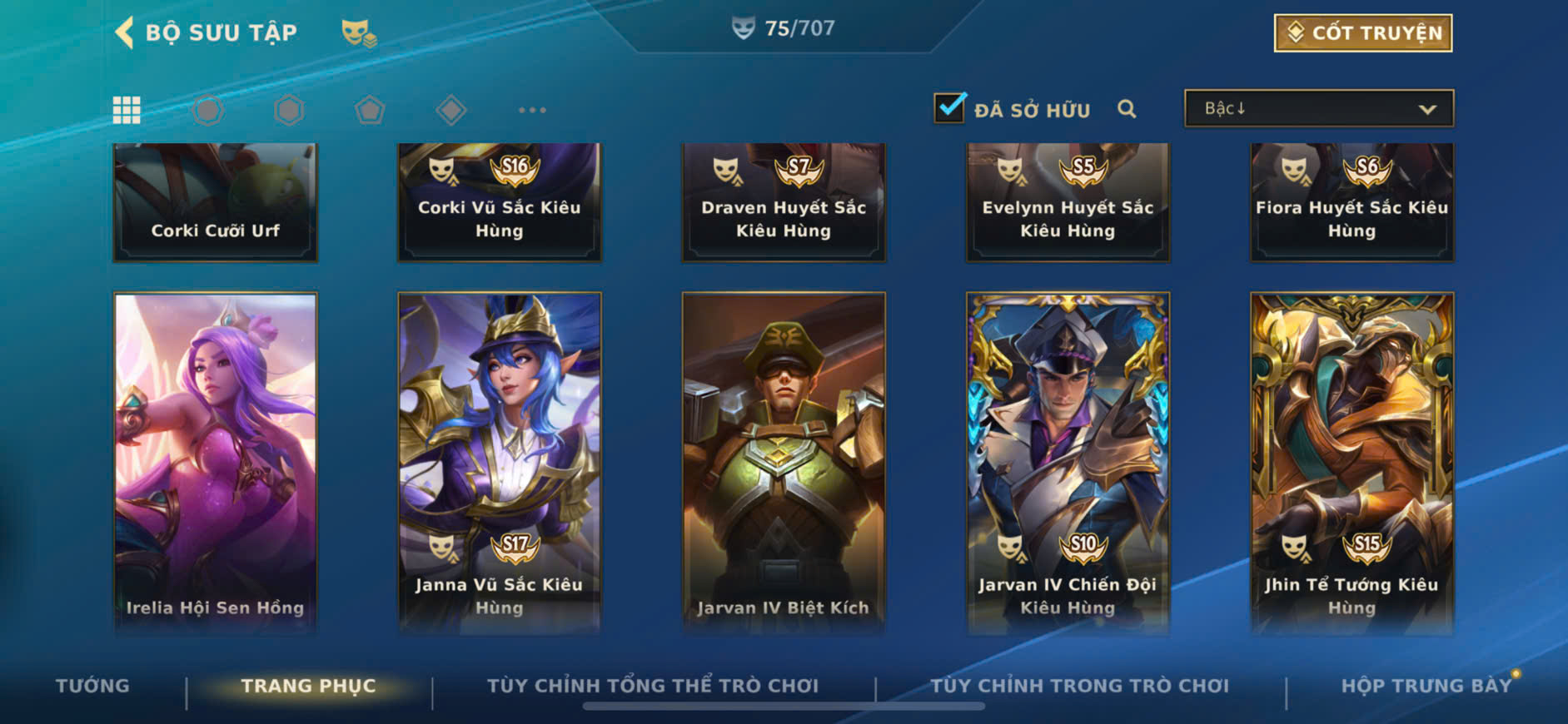Switch to the Trang Phục tab
Screen dimensions: 1568x724
(308, 686)
